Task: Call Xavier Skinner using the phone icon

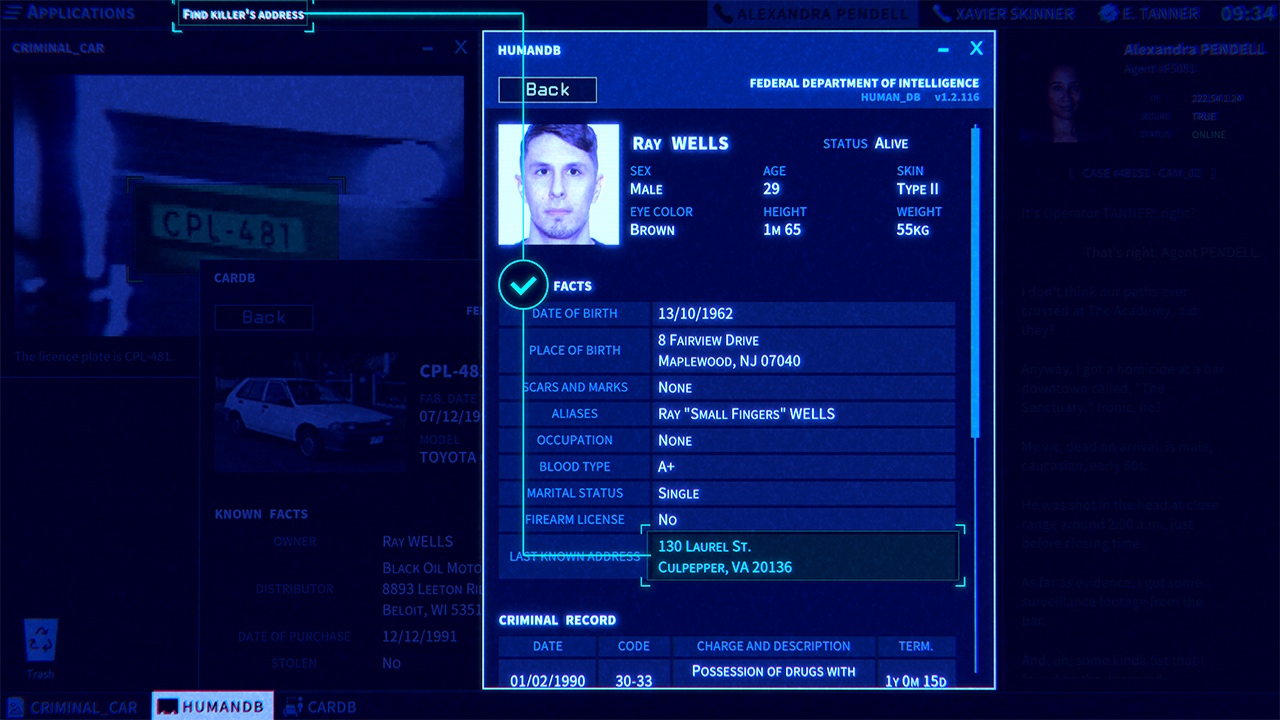Action: point(941,13)
